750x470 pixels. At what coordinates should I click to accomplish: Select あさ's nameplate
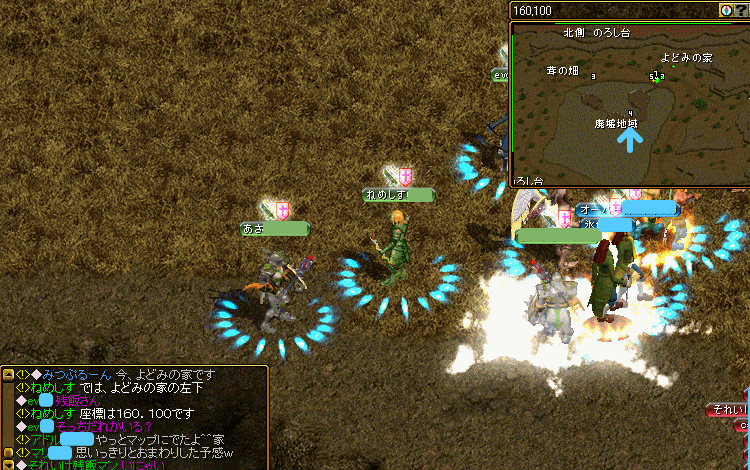click(x=275, y=229)
